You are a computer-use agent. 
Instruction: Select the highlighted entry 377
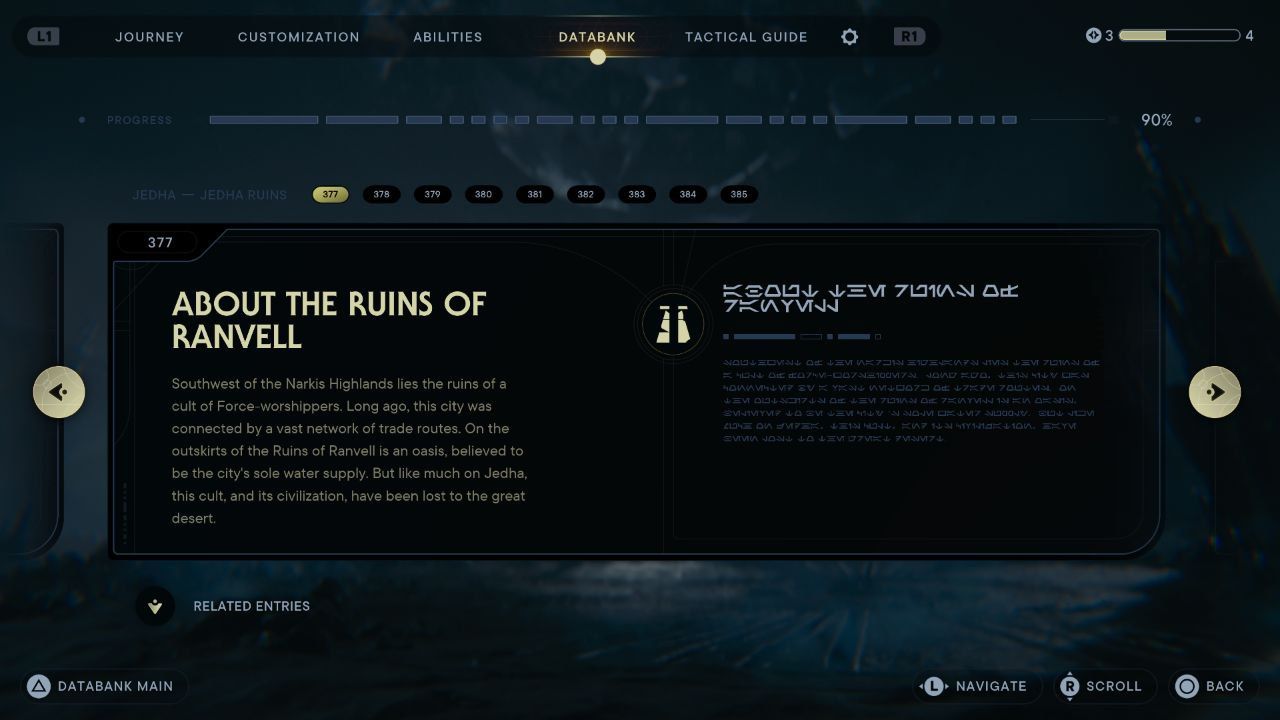pyautogui.click(x=331, y=194)
